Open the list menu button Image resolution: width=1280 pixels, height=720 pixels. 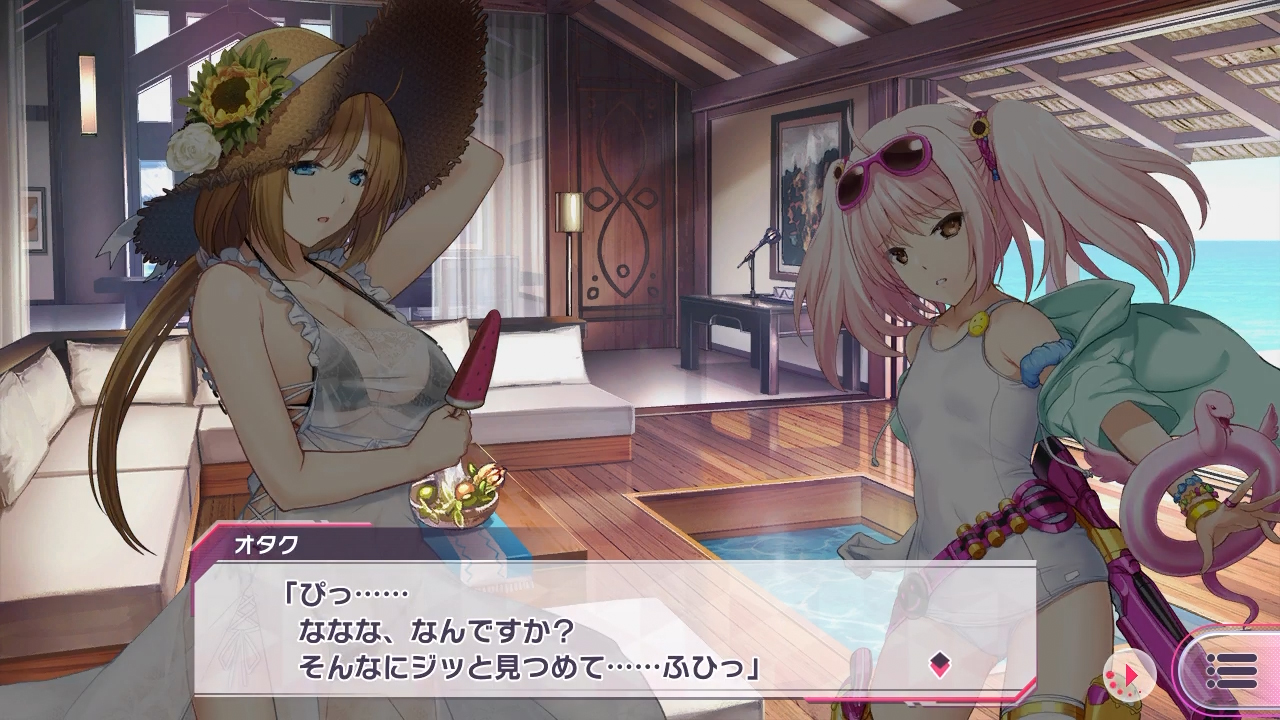point(1232,672)
